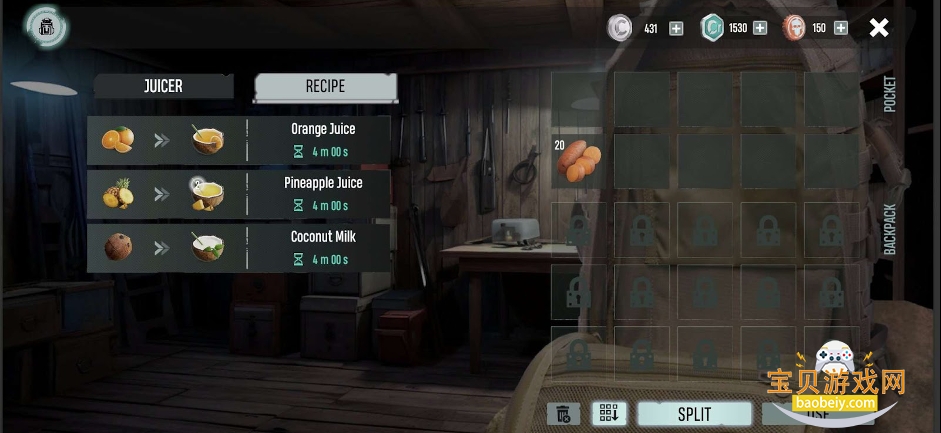Pick the Coconut Milk recipe
The height and width of the screenshot is (433, 941).
tap(238, 247)
